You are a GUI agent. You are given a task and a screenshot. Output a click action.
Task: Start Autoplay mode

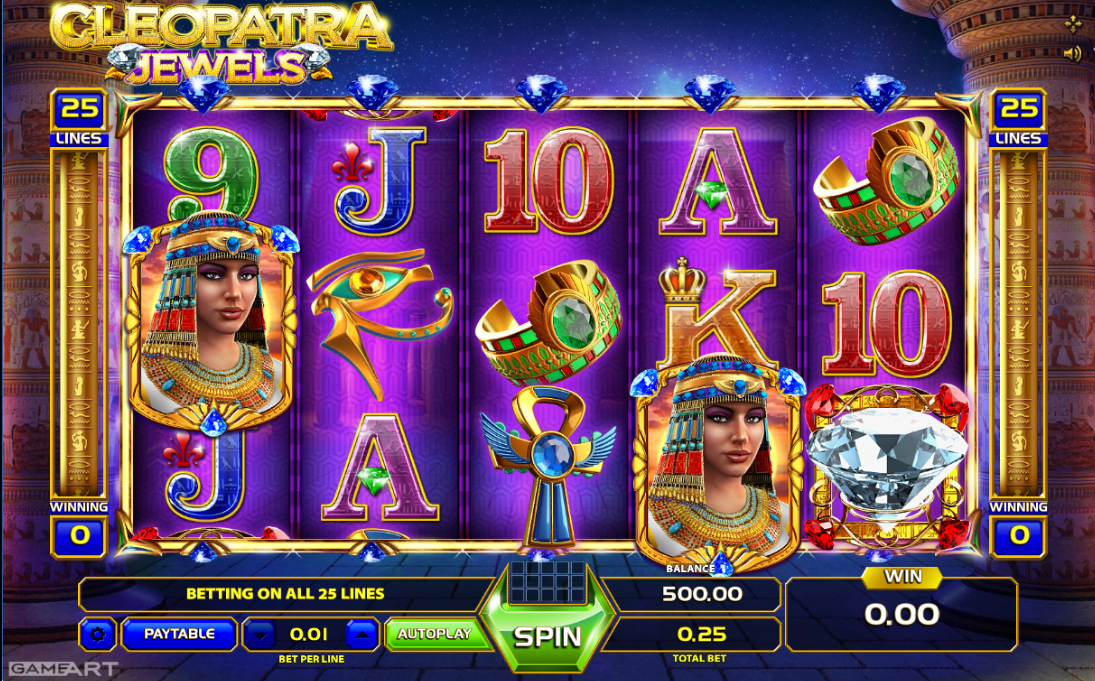(x=434, y=634)
